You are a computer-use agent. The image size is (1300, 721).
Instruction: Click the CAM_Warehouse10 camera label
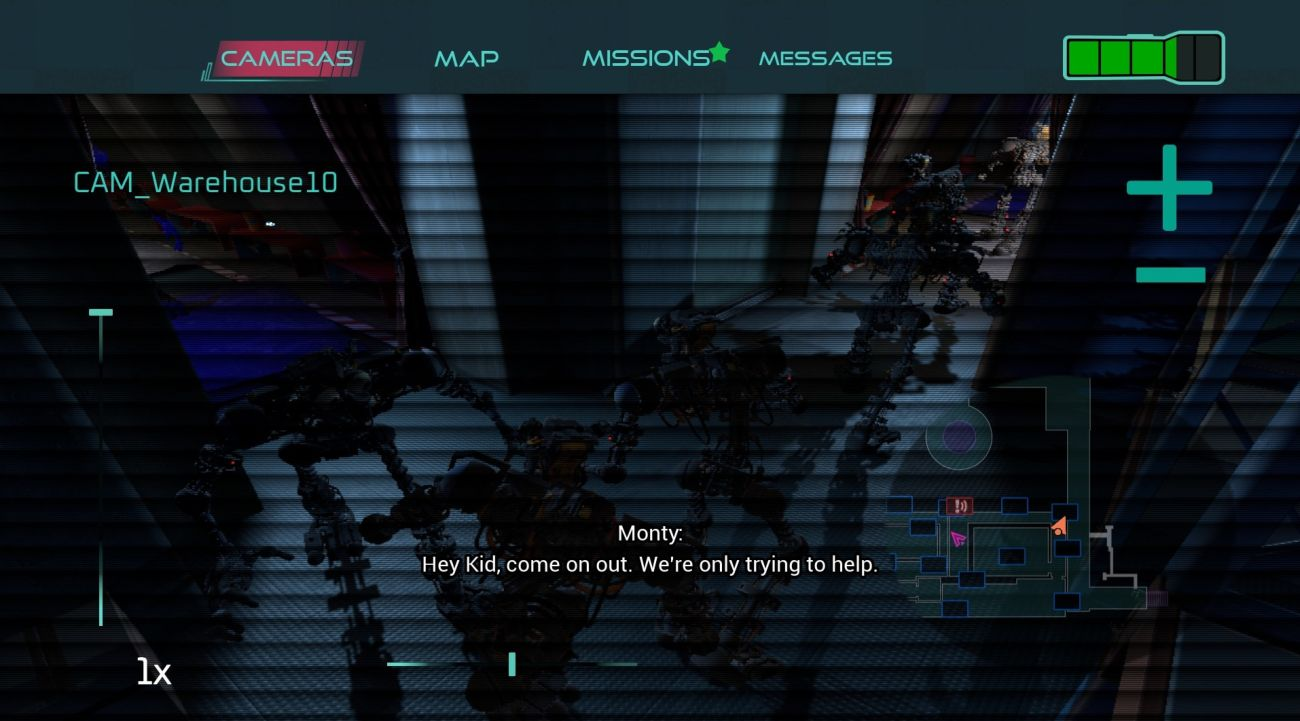[x=204, y=183]
